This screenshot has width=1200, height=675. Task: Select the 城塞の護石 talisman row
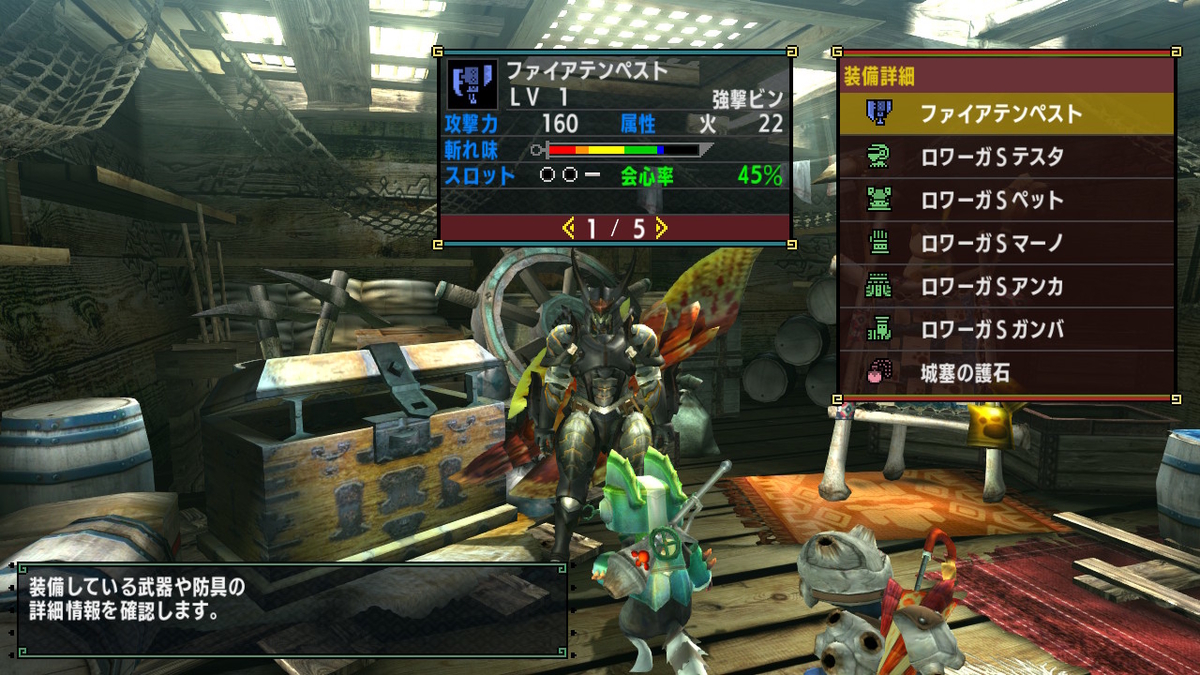[x=1005, y=373]
